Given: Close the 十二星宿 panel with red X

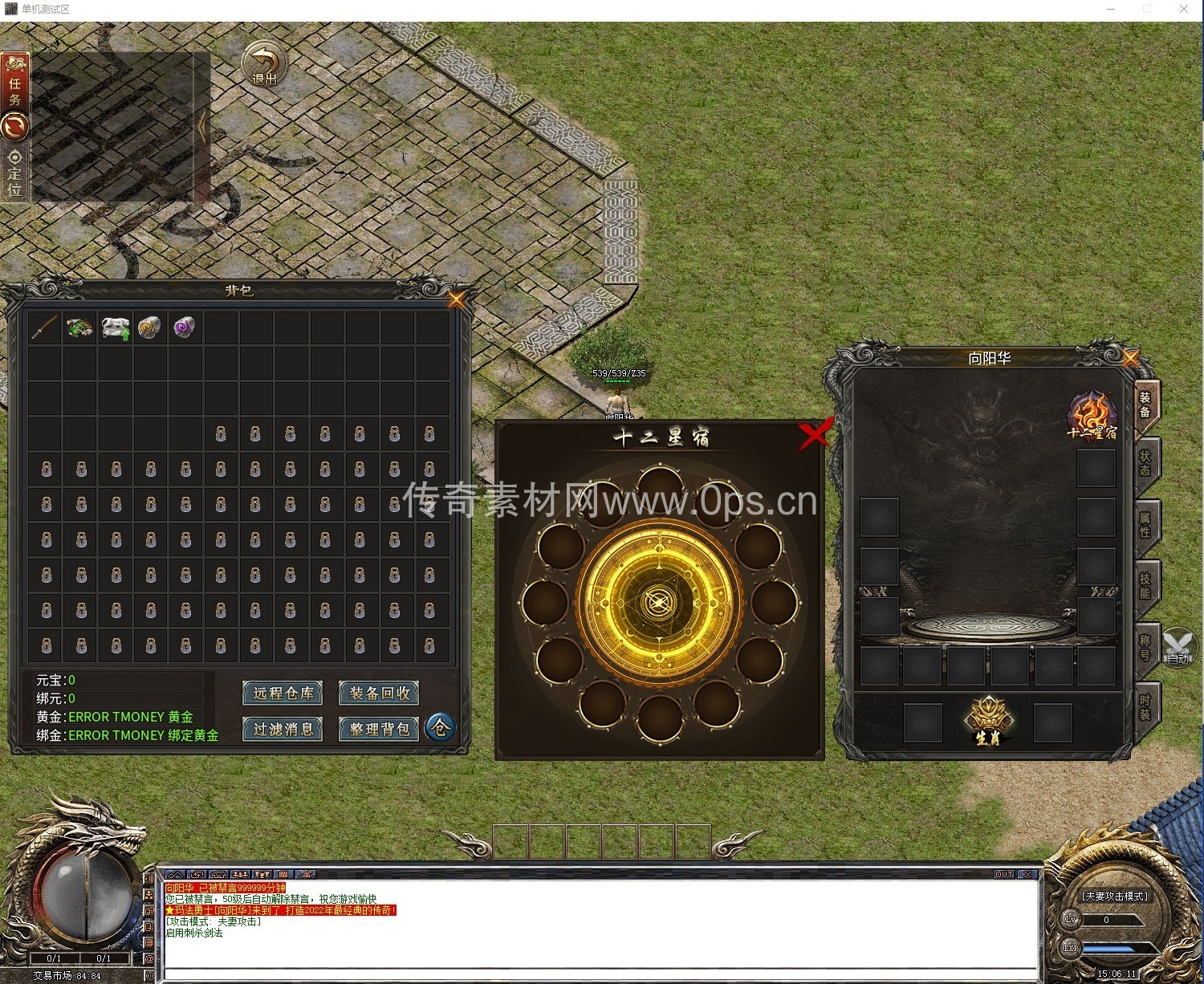Looking at the screenshot, I should click(815, 436).
